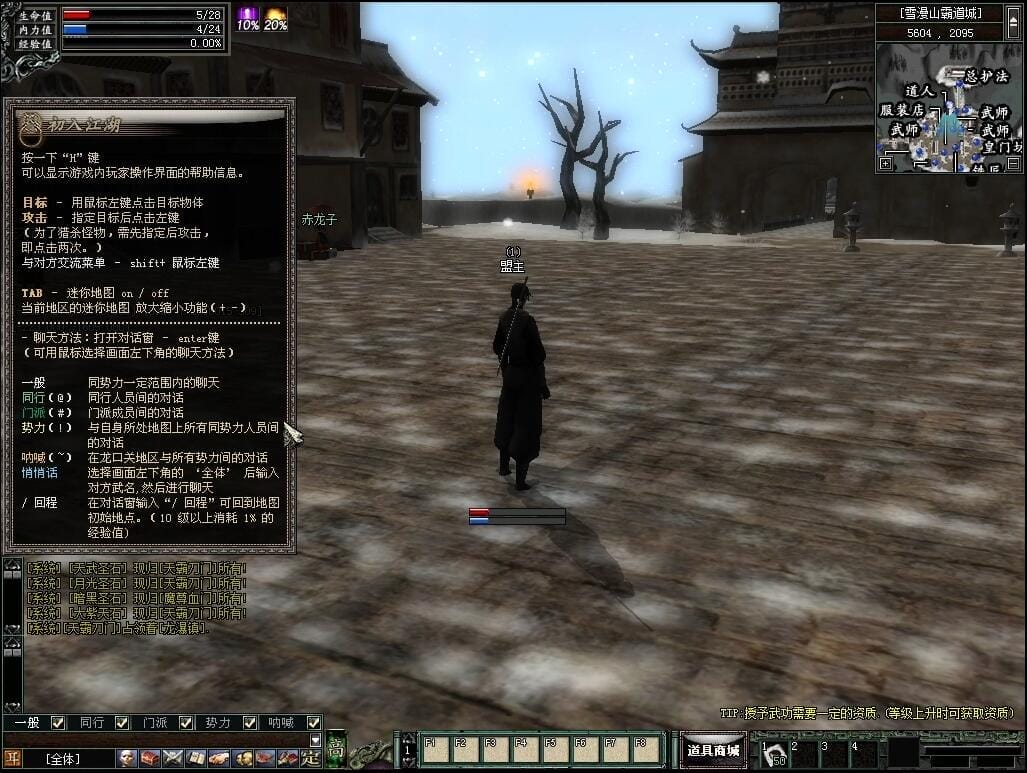Screen dimensions: 1027x773
Task: Click the minimap of 雪漫山霸道城
Action: click(x=950, y=108)
